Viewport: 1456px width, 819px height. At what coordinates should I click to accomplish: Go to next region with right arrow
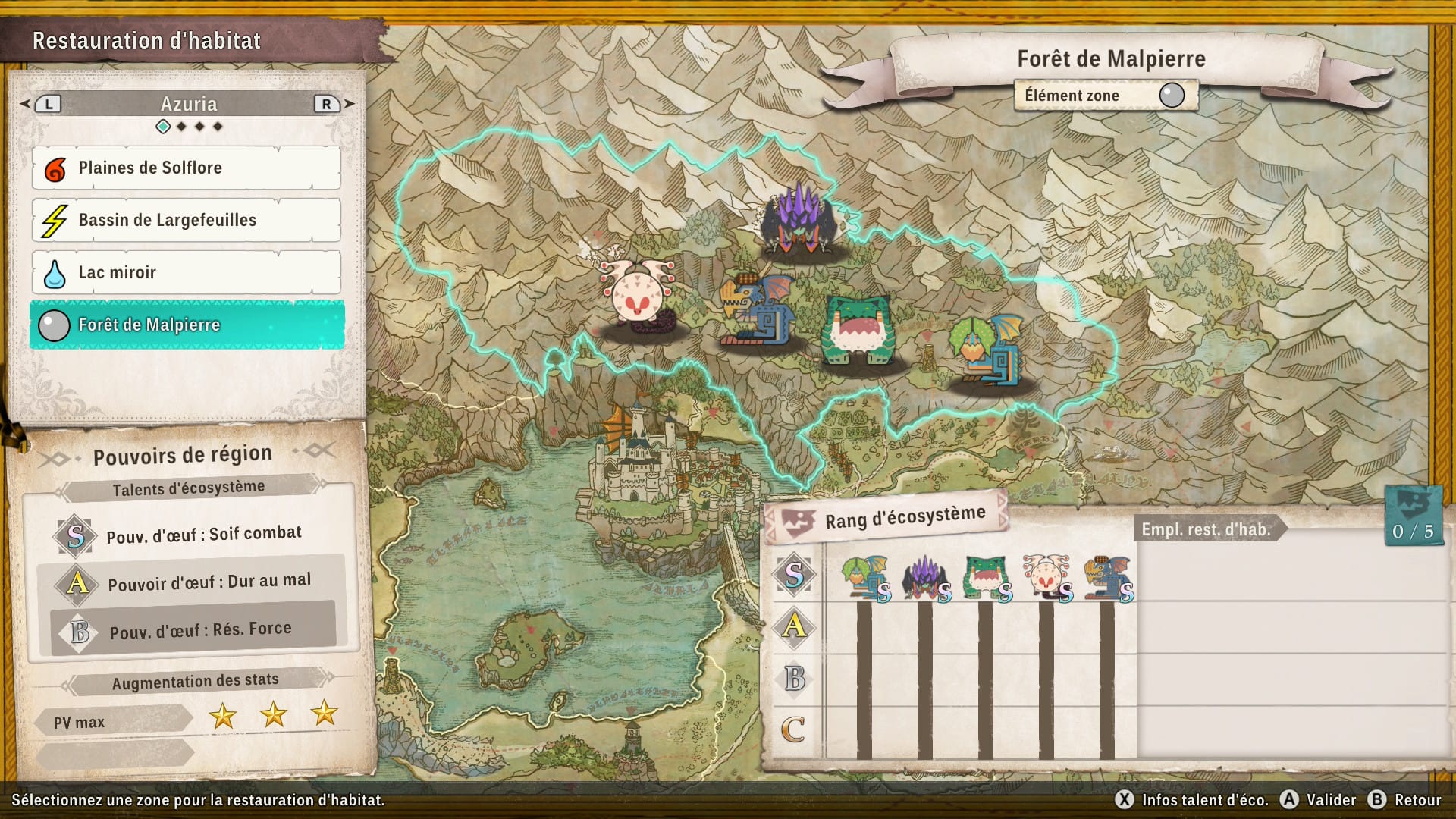pos(349,104)
